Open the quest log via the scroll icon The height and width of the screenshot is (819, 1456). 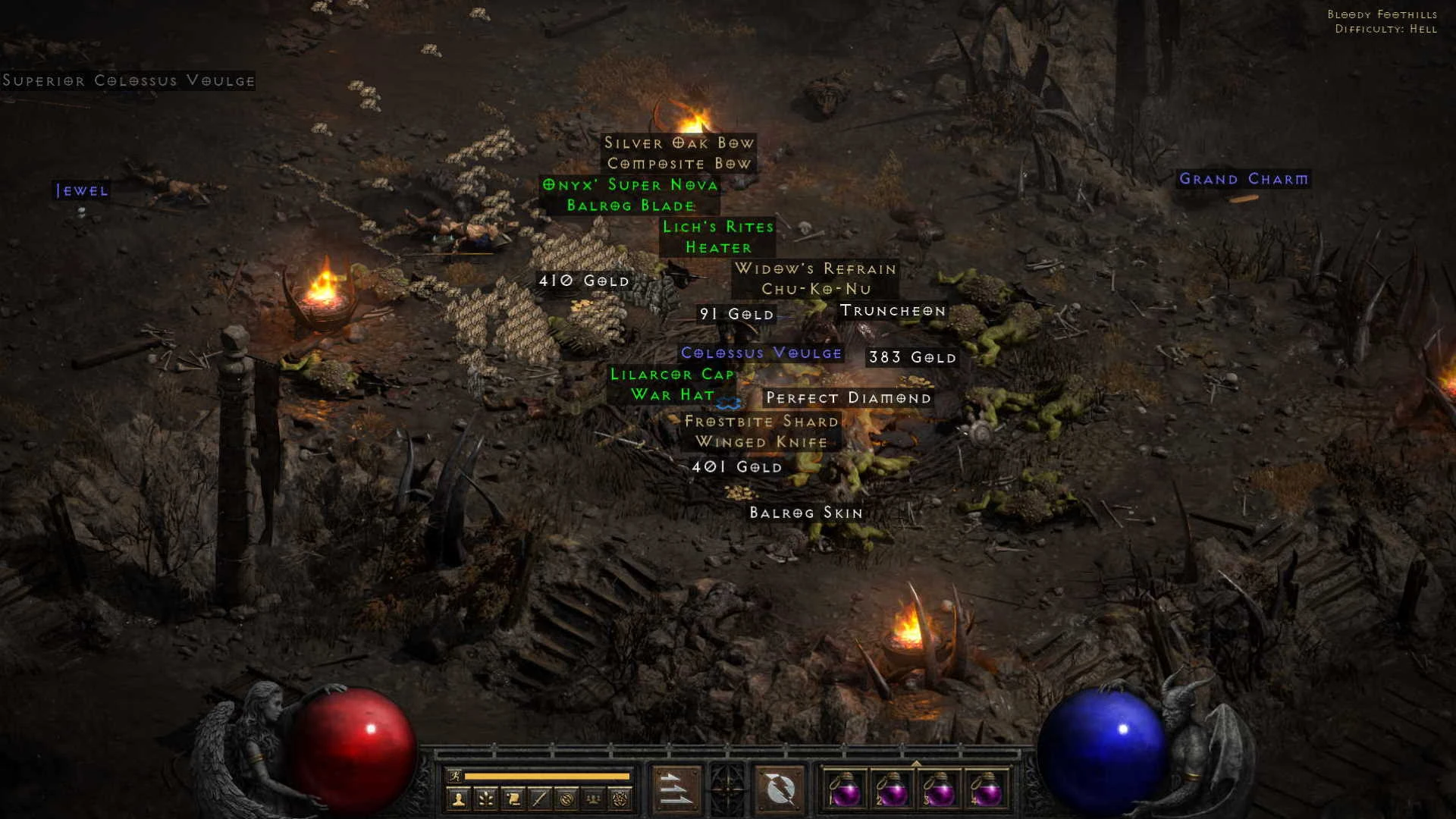[513, 799]
